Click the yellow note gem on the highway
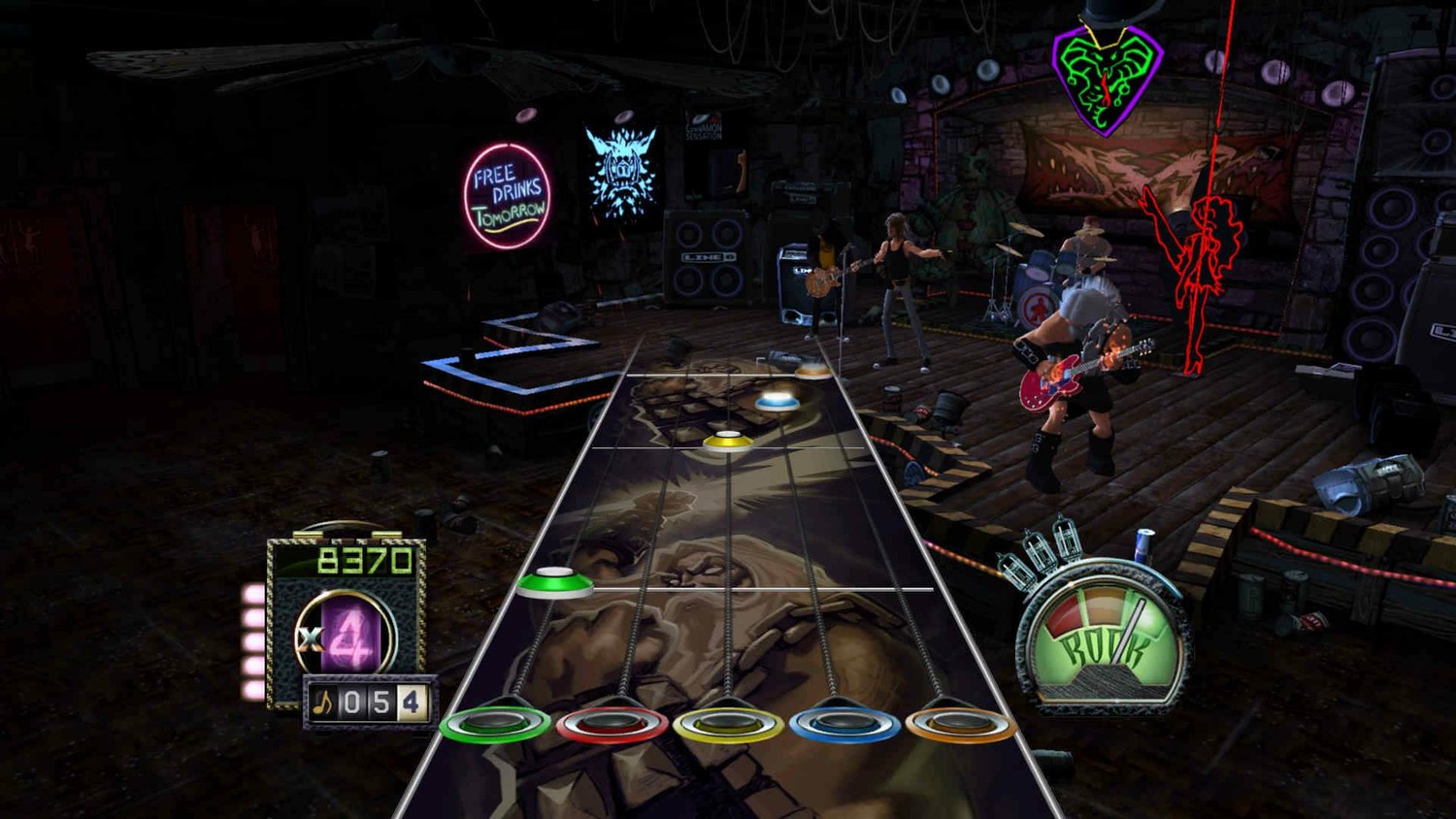The image size is (1456, 819). coord(727,442)
